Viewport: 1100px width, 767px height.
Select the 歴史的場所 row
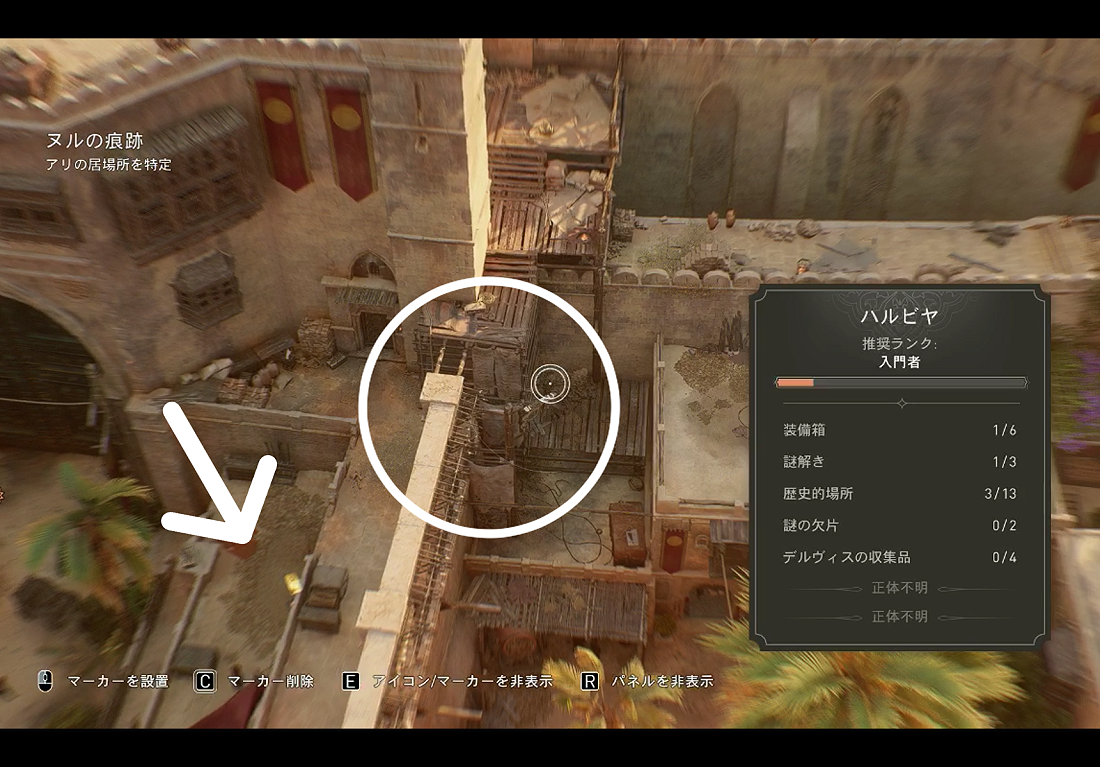coord(900,494)
